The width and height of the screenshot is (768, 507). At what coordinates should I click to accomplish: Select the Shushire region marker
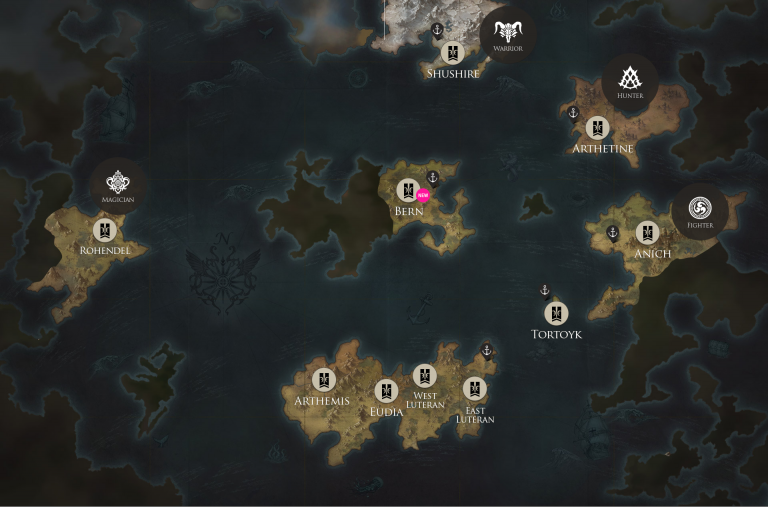click(x=453, y=53)
